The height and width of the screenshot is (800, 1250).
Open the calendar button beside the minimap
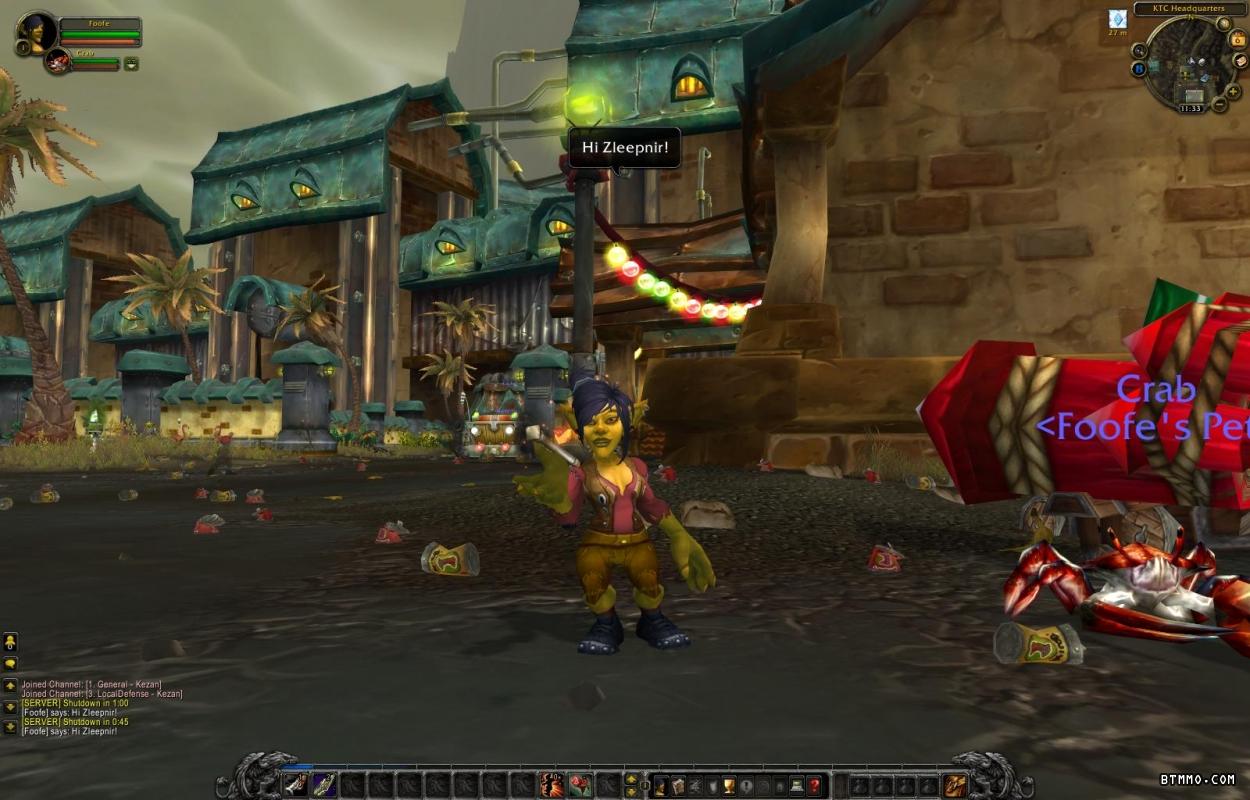(1239, 39)
